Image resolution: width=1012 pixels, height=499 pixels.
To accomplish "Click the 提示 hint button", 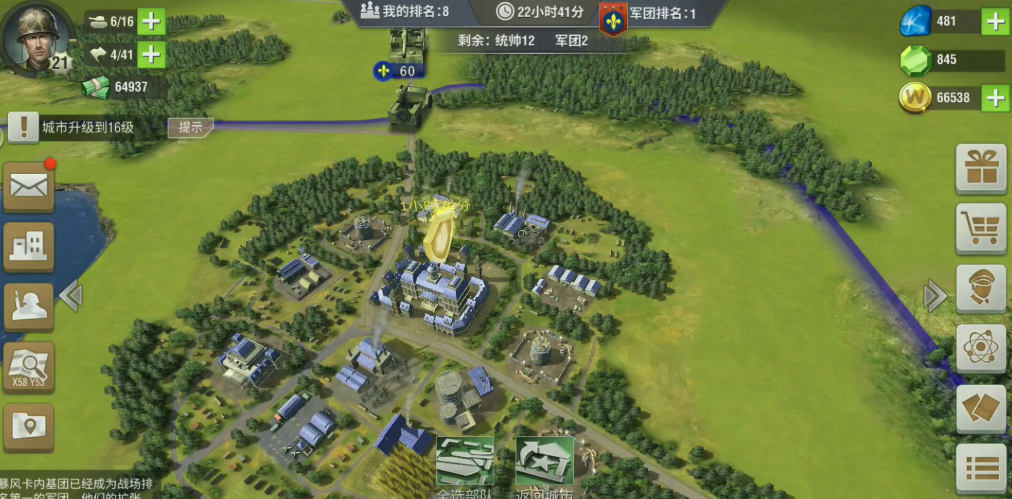I will pyautogui.click(x=190, y=127).
